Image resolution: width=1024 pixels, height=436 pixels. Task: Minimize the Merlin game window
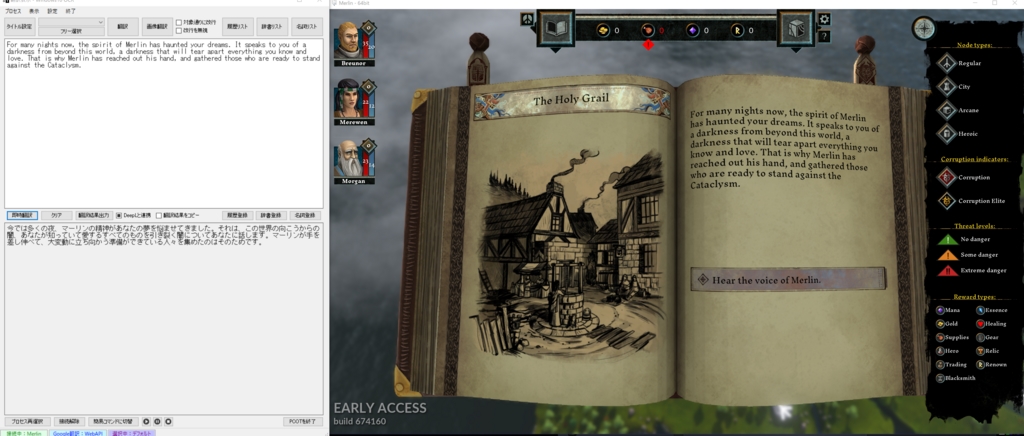pyautogui.click(x=967, y=4)
